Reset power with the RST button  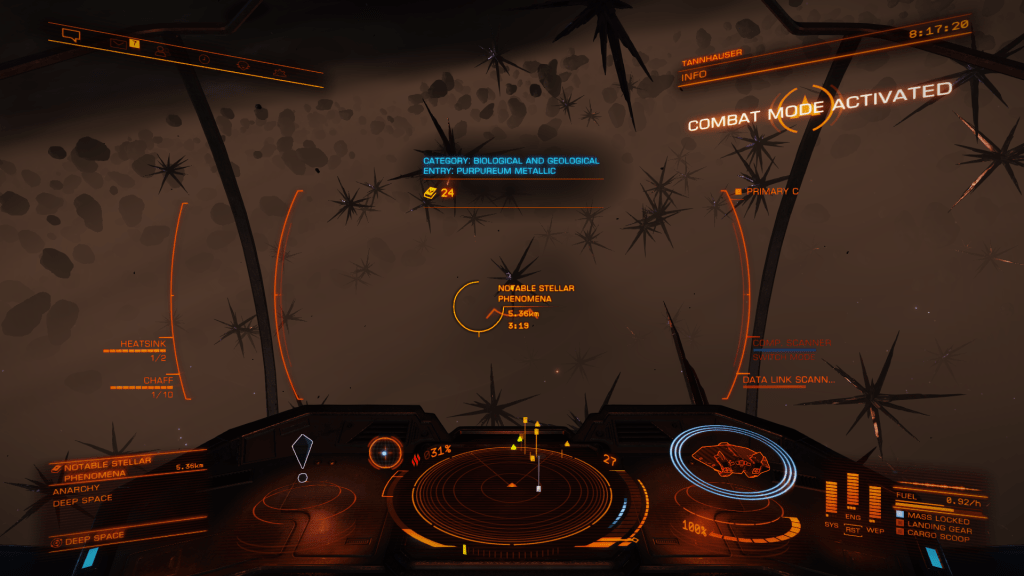point(853,530)
